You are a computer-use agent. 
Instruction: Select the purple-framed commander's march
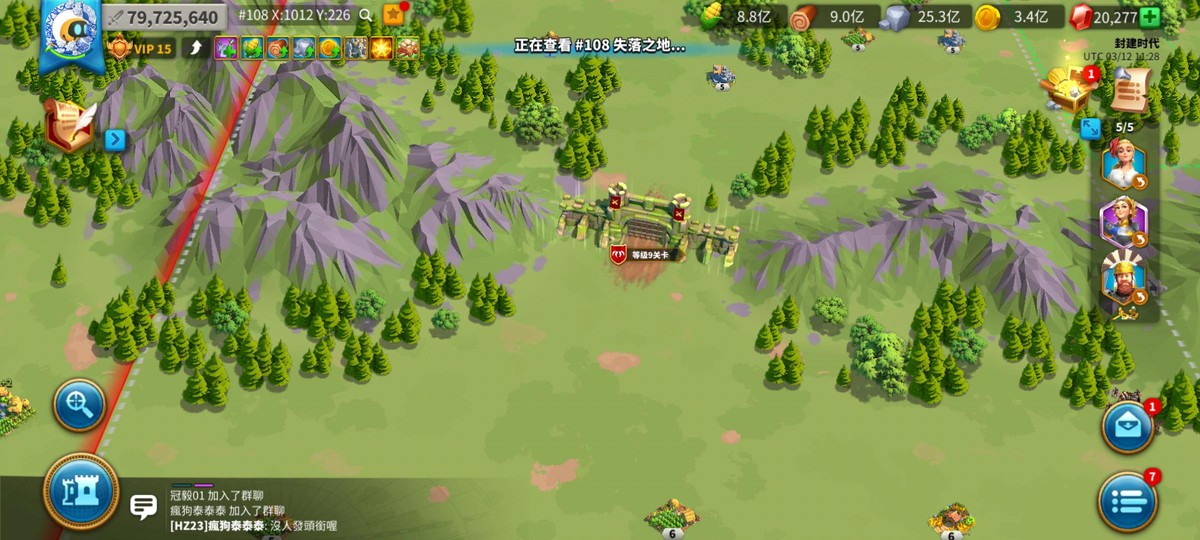(1123, 223)
